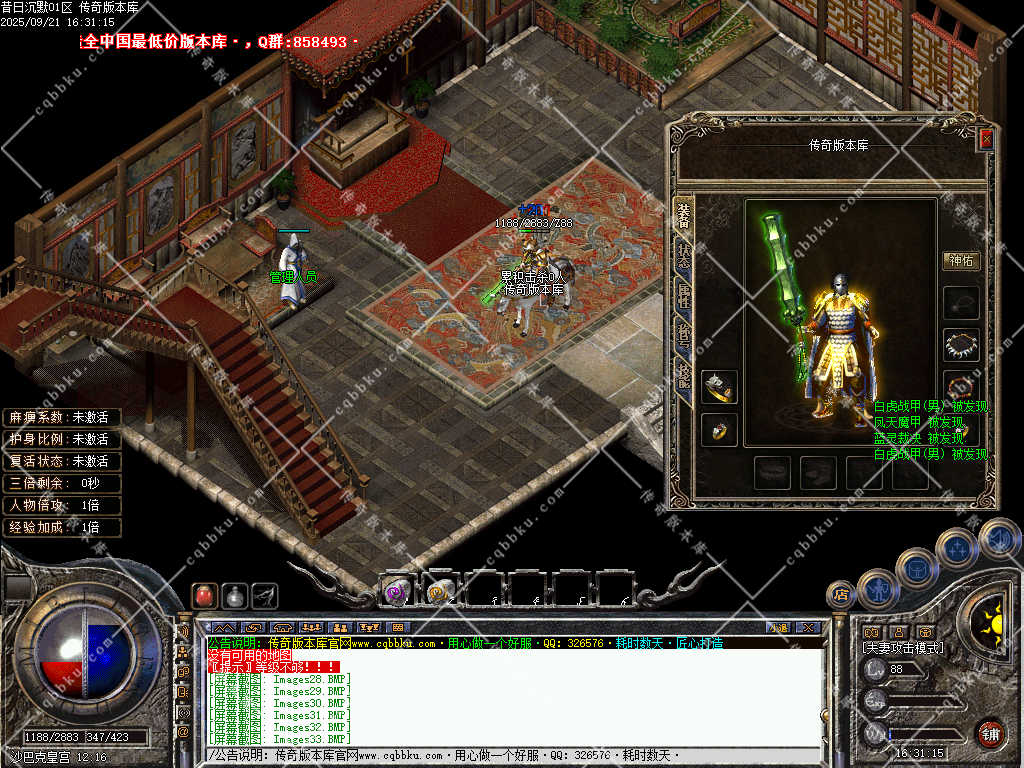Activate the orange swirl hotbar item
The image size is (1024, 768).
[x=439, y=591]
